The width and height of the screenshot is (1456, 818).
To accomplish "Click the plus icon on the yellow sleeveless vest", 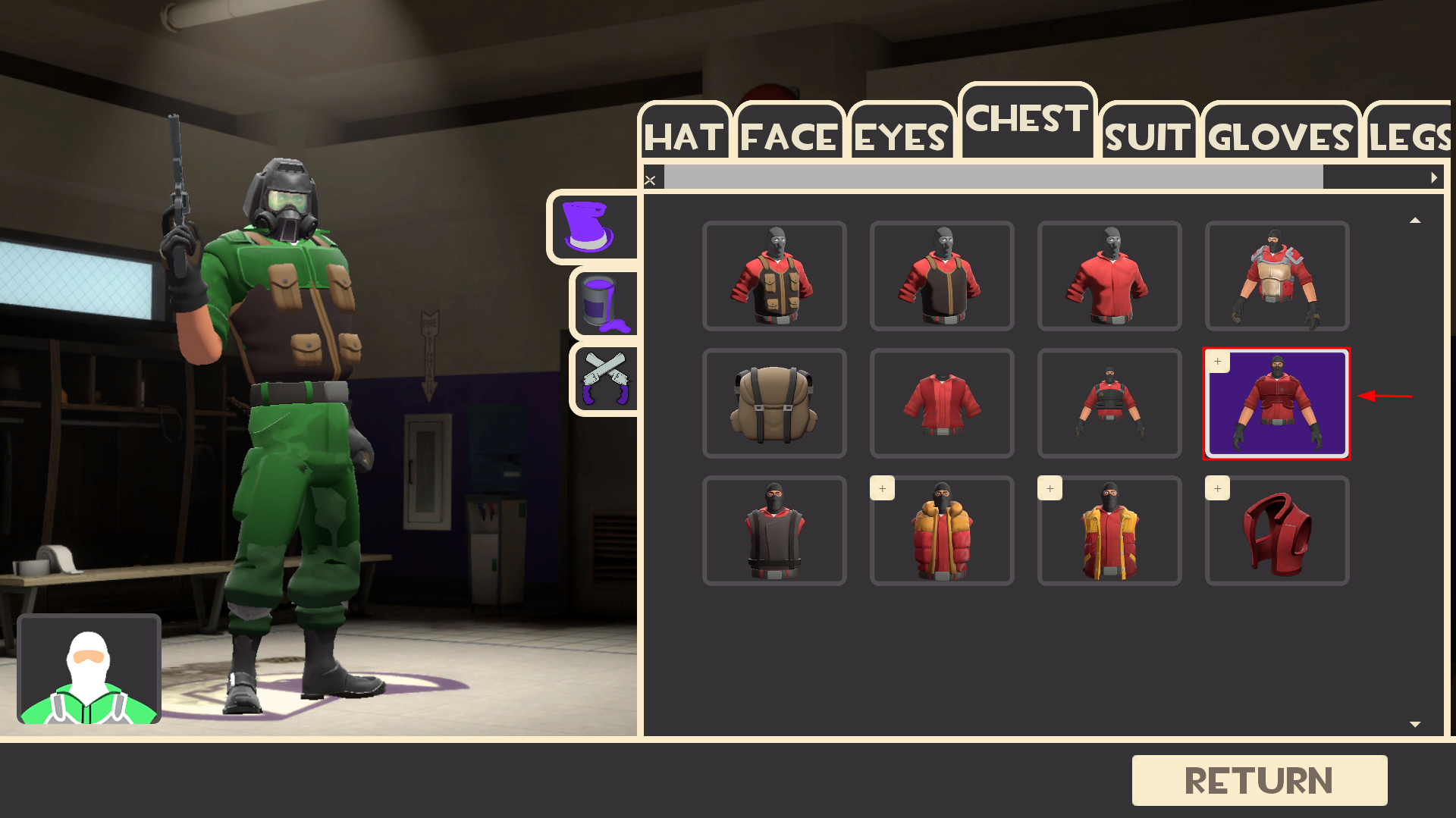I will 1050,489.
